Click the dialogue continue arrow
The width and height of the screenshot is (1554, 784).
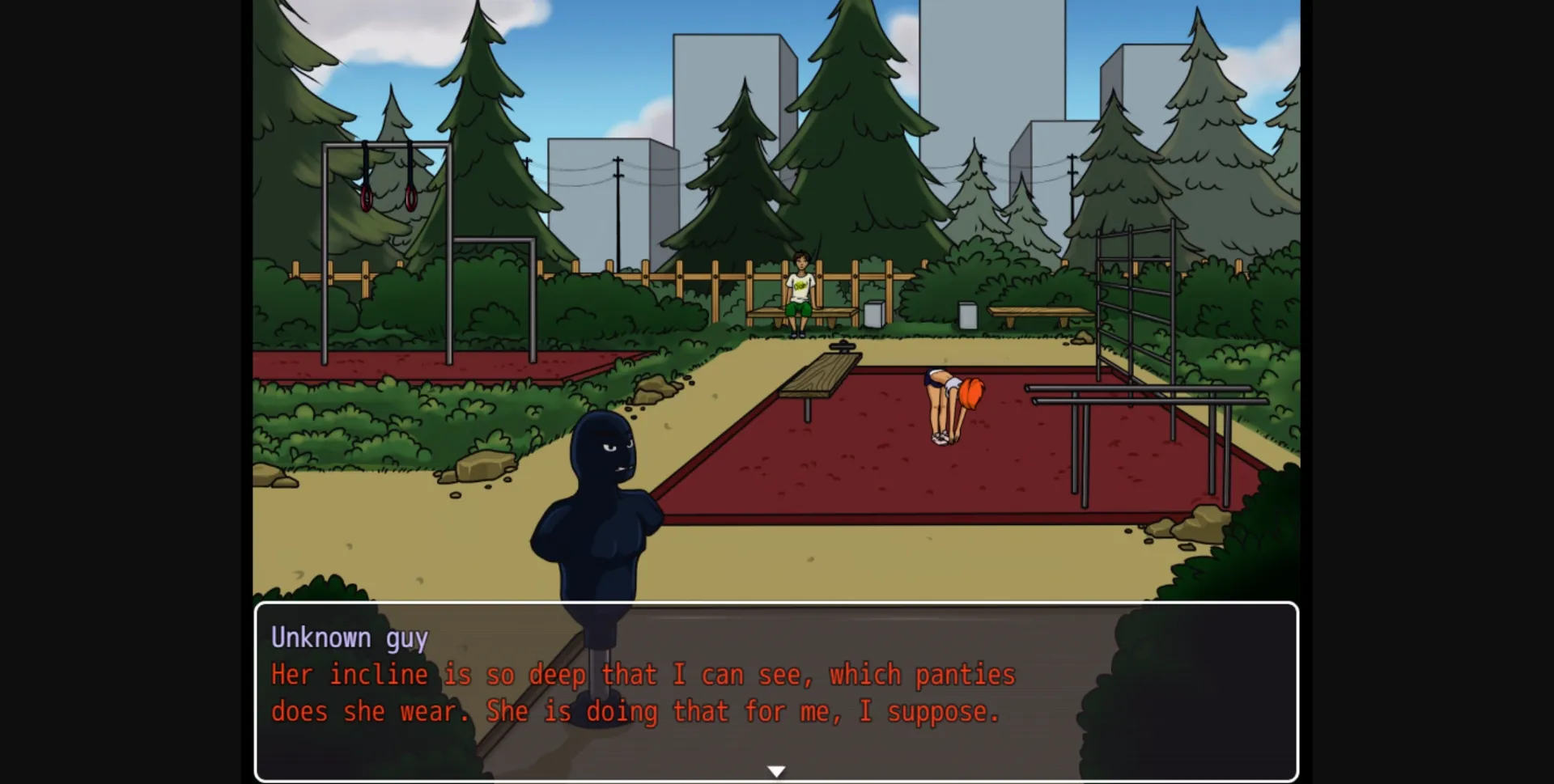pos(776,770)
